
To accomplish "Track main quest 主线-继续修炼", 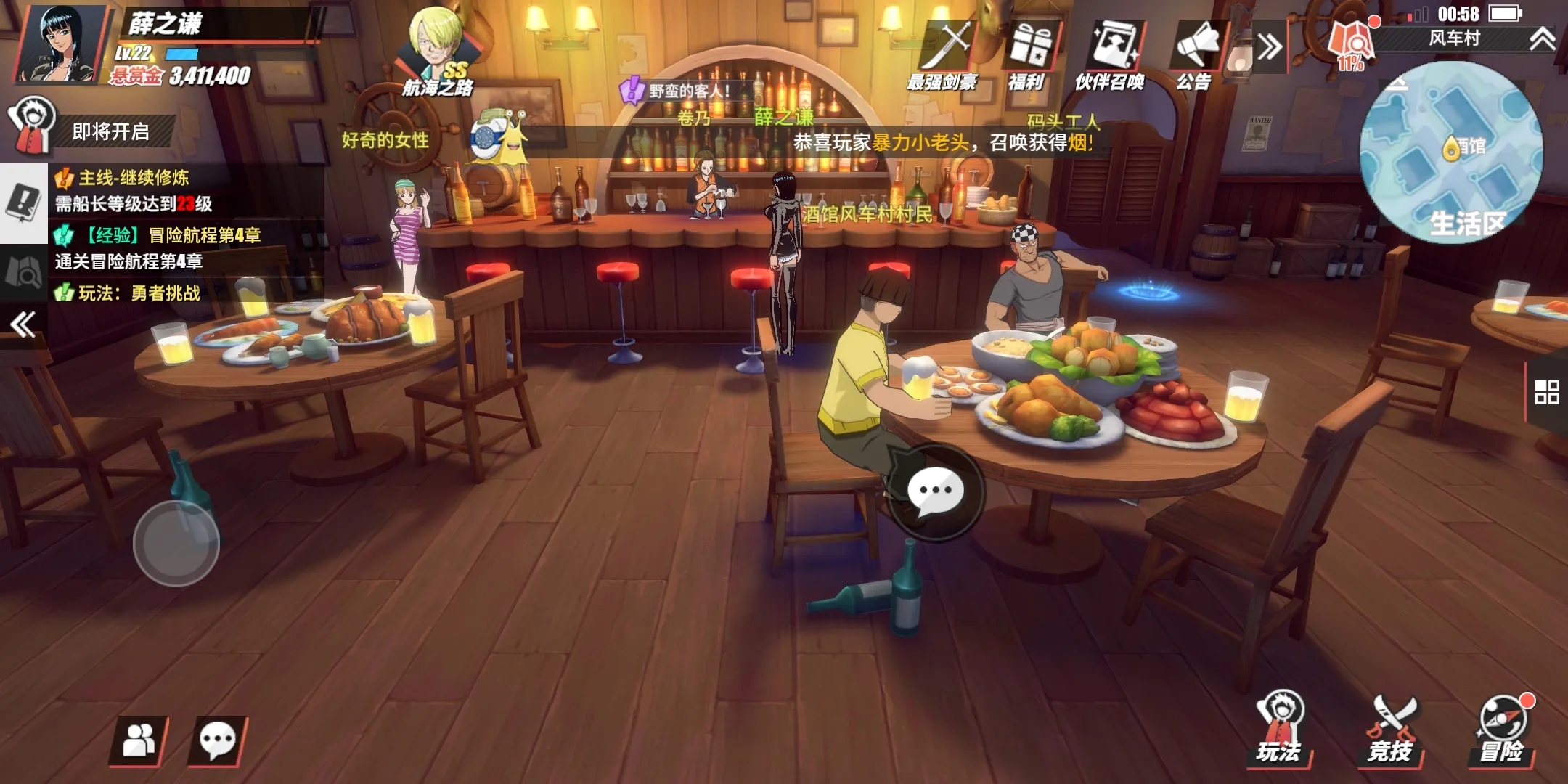I will click(x=134, y=190).
